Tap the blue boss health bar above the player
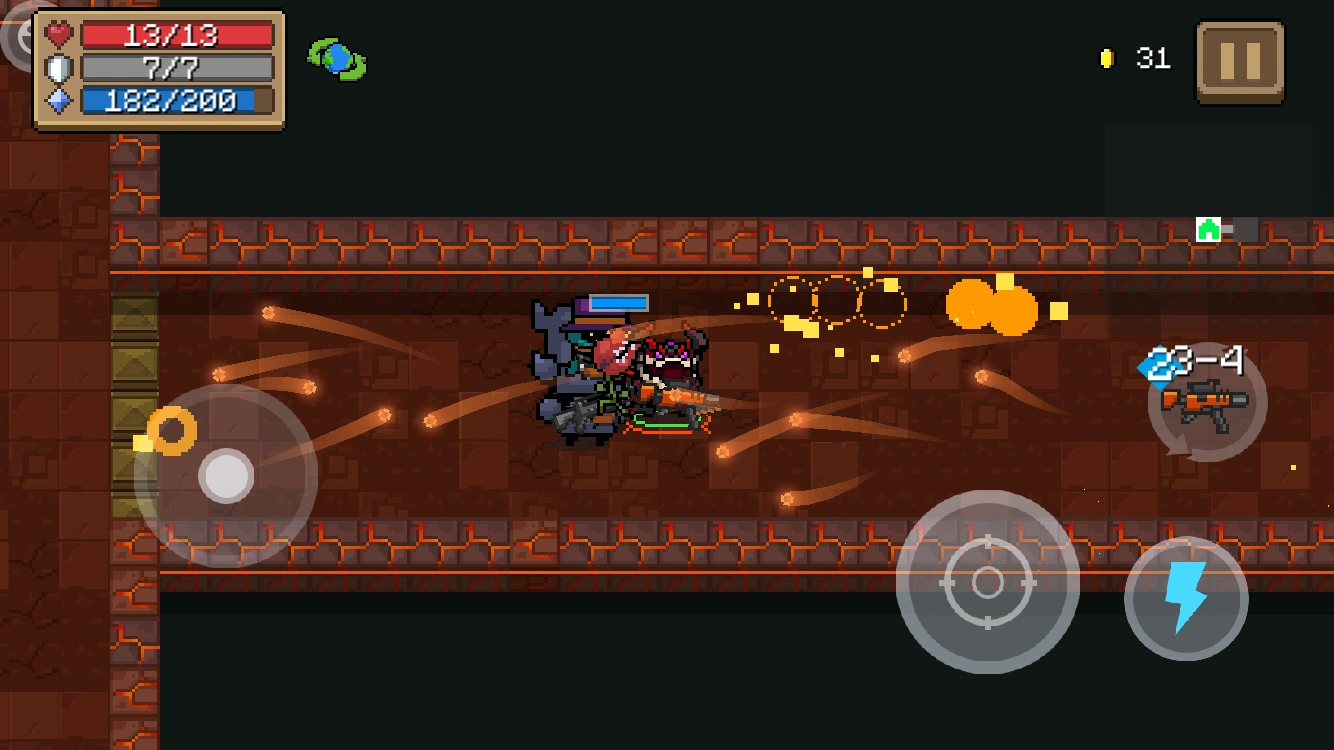Screen dimensions: 1334x750 [617, 301]
